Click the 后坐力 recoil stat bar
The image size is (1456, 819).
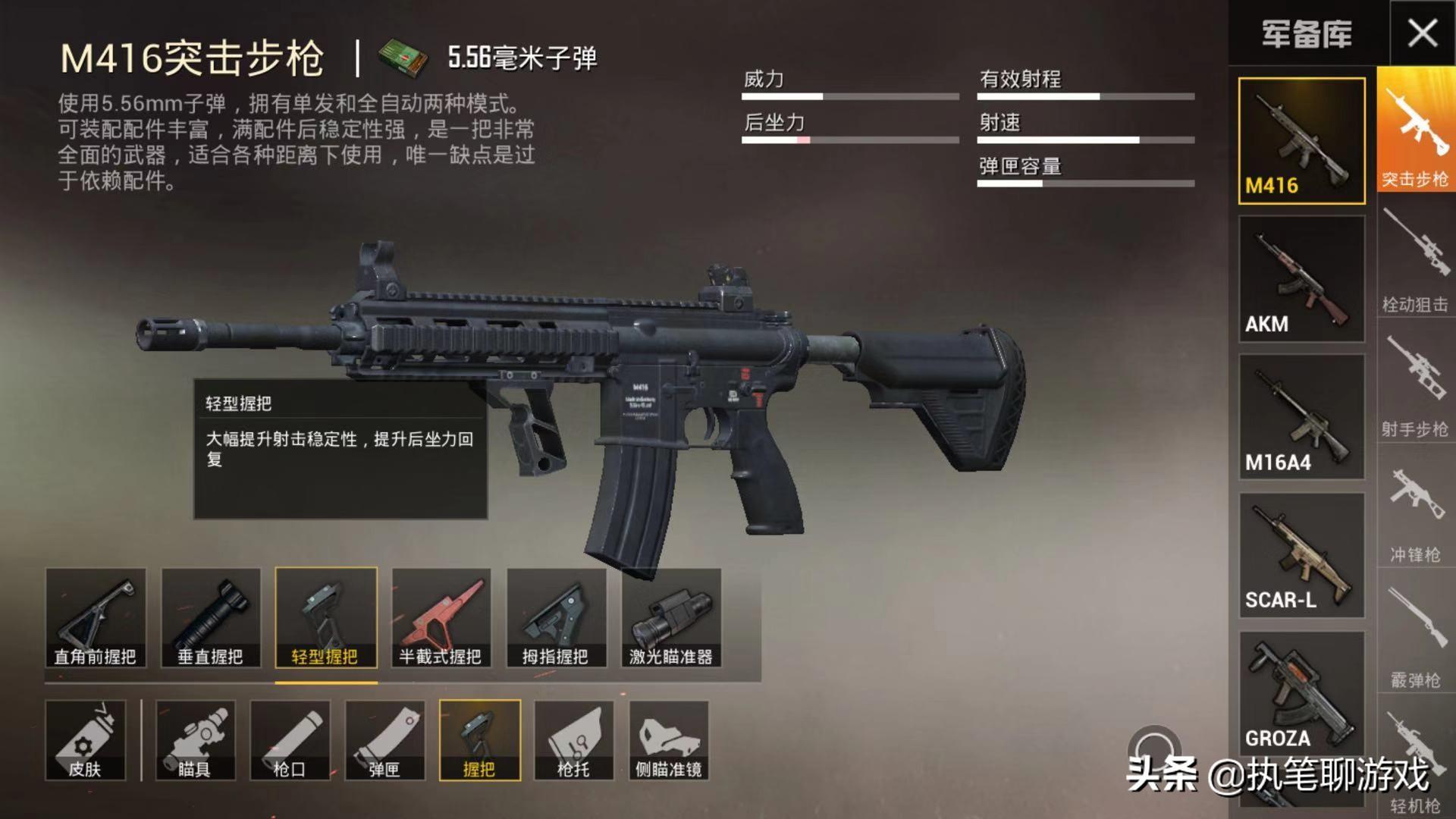pos(849,140)
